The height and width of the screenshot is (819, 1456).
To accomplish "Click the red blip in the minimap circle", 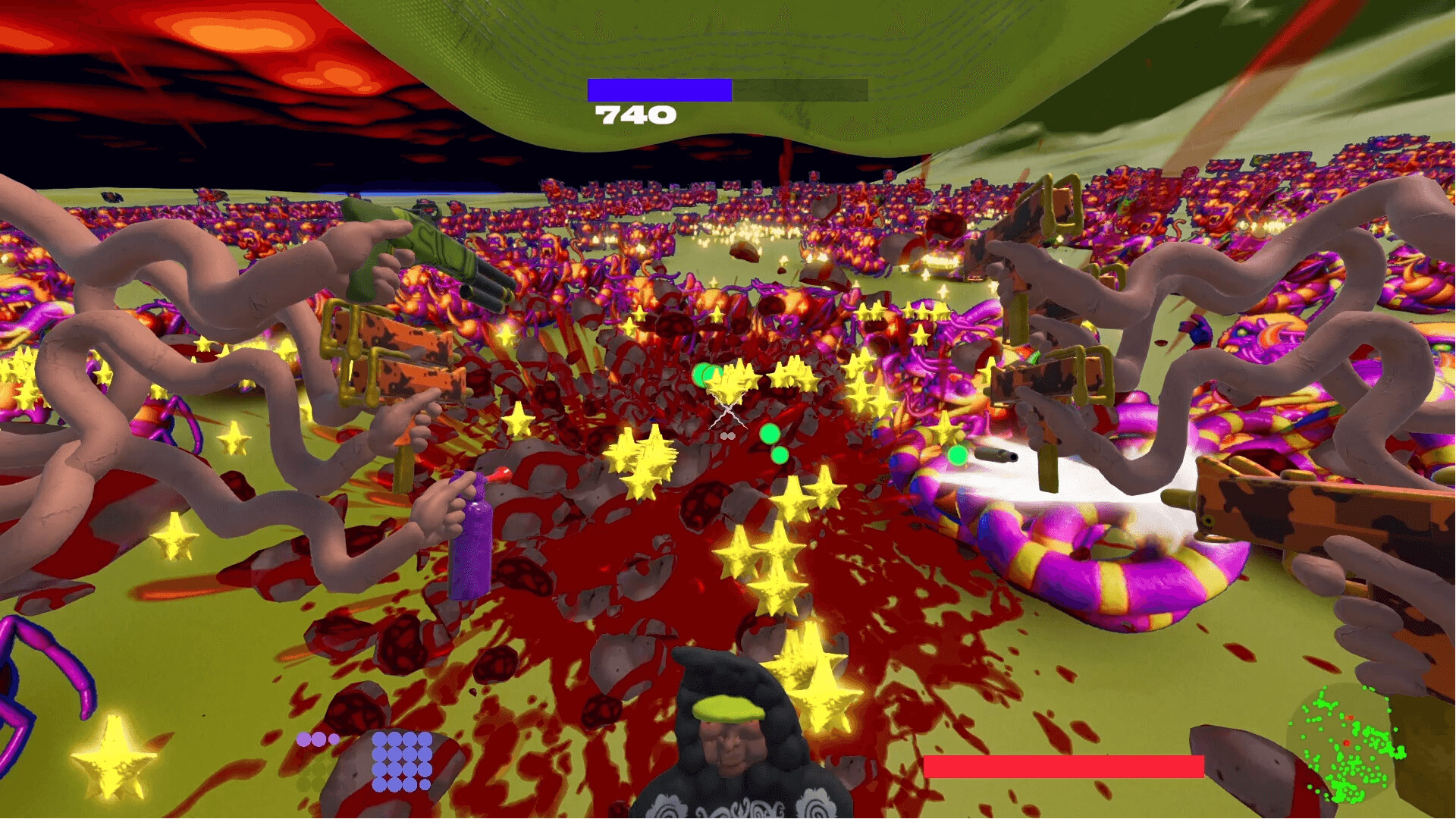I will [1346, 742].
